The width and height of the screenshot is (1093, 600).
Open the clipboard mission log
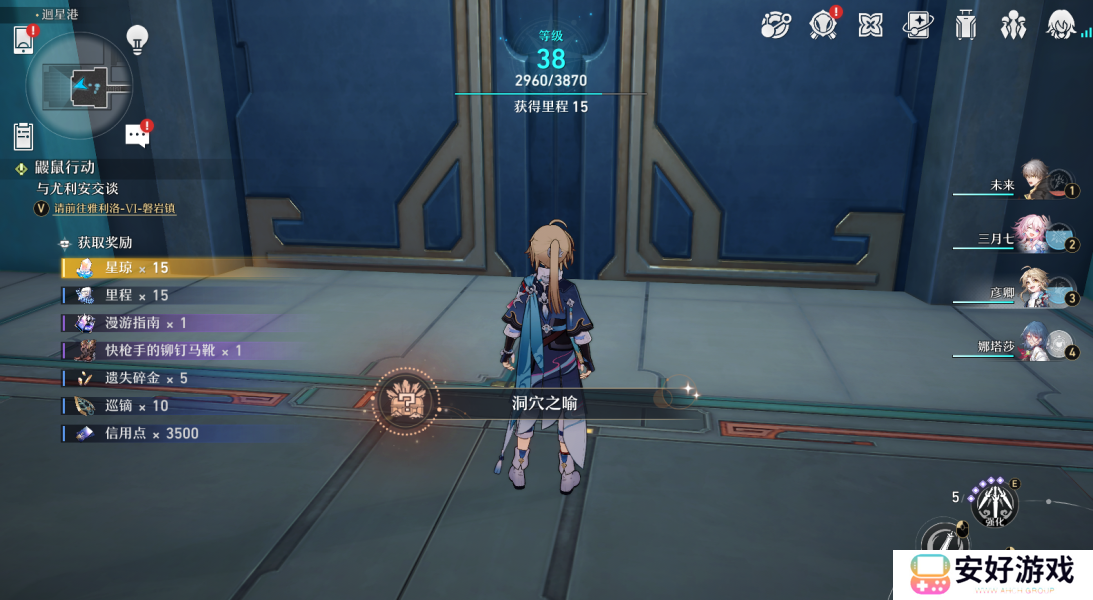tap(25, 135)
